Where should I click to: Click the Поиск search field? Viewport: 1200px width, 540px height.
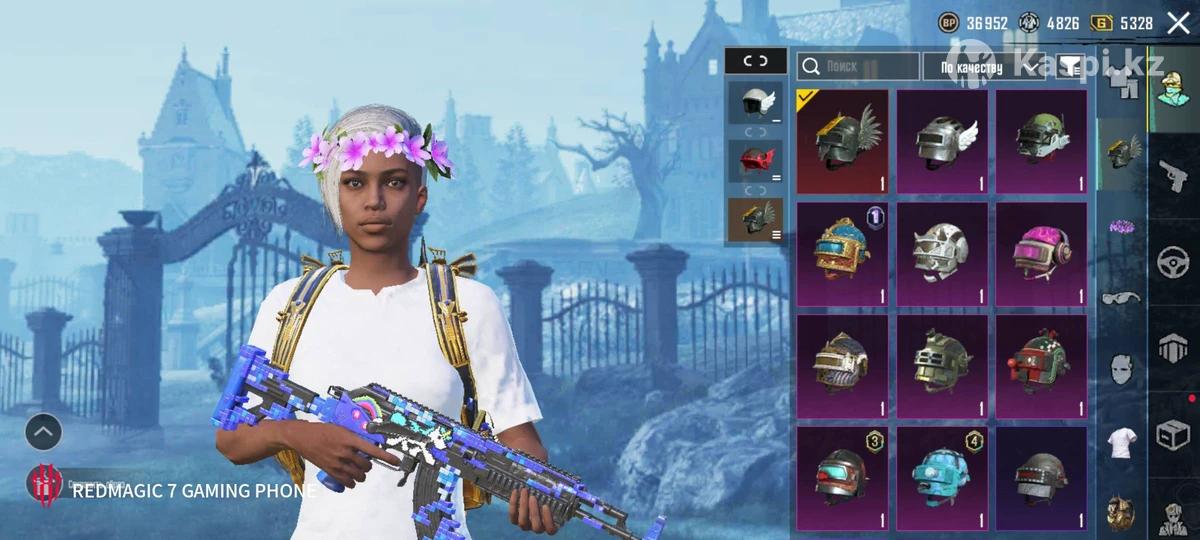857,67
